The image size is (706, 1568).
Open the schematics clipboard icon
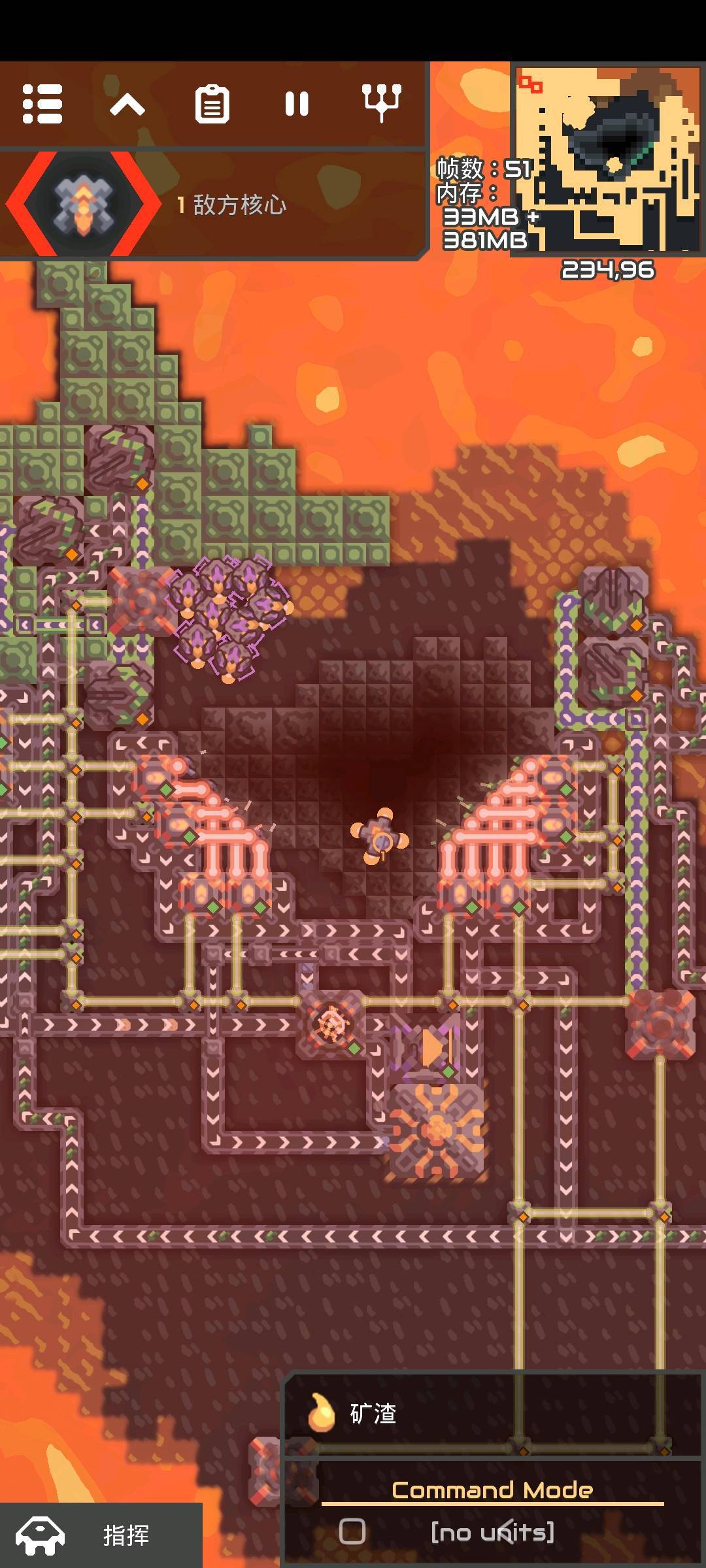212,104
